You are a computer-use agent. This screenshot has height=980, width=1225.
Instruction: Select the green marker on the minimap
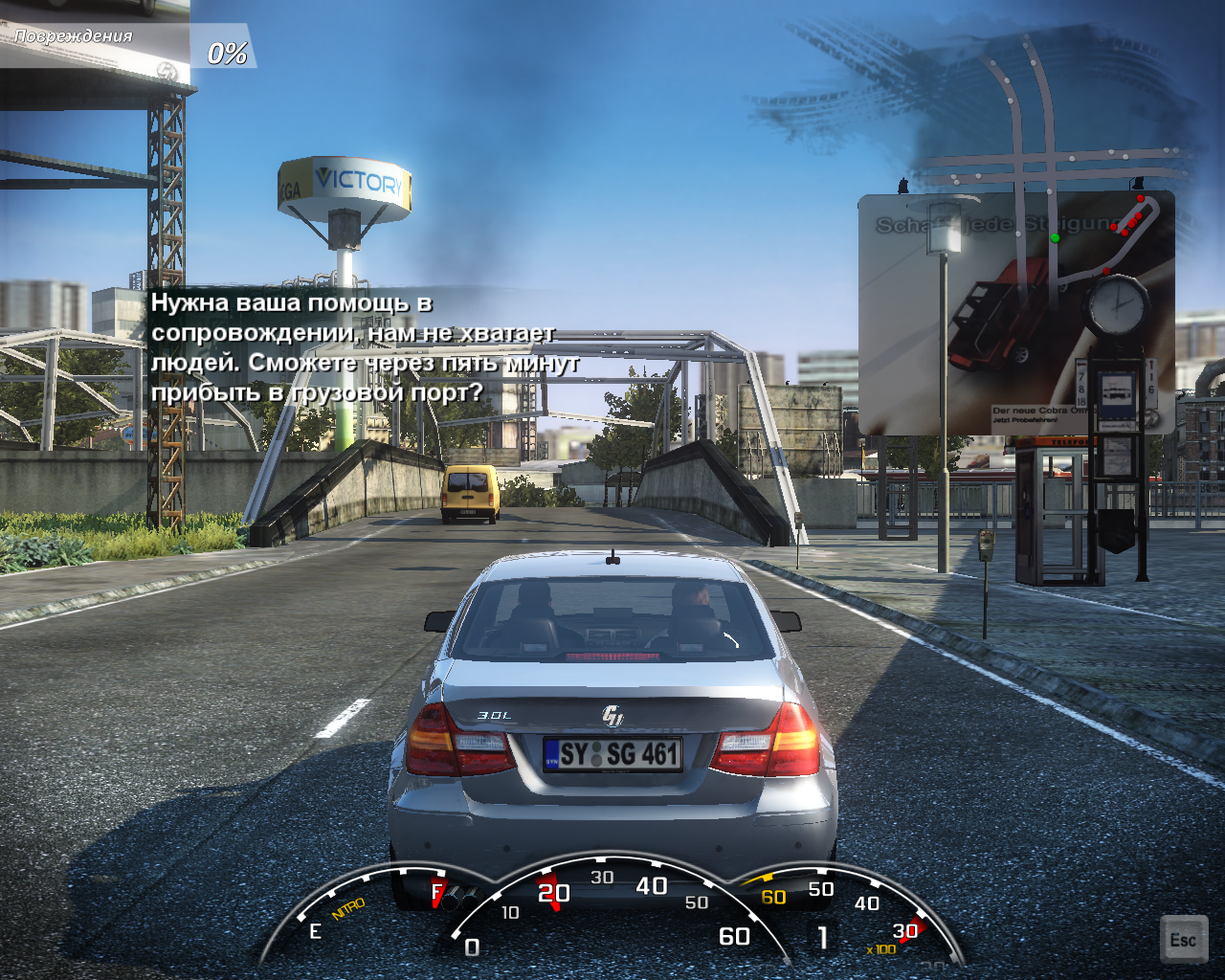1055,237
